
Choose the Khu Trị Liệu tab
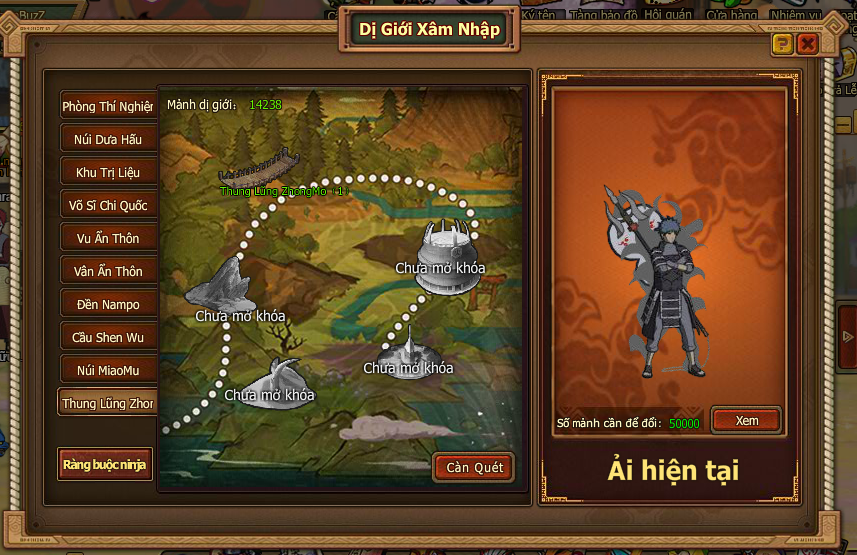(107, 172)
